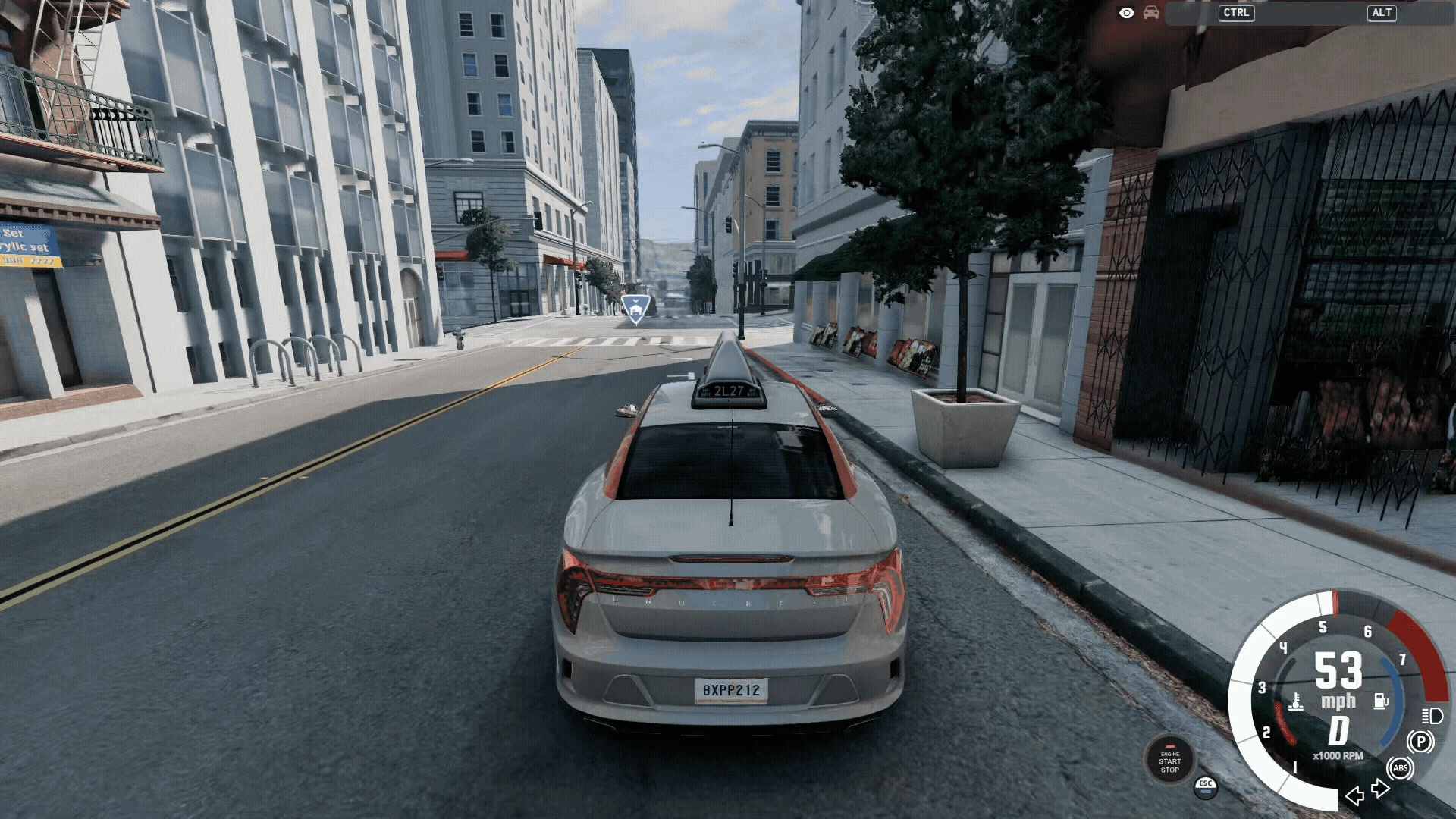Select the car icon beside the eye
Screen dimensions: 1456x819
pyautogui.click(x=1151, y=13)
